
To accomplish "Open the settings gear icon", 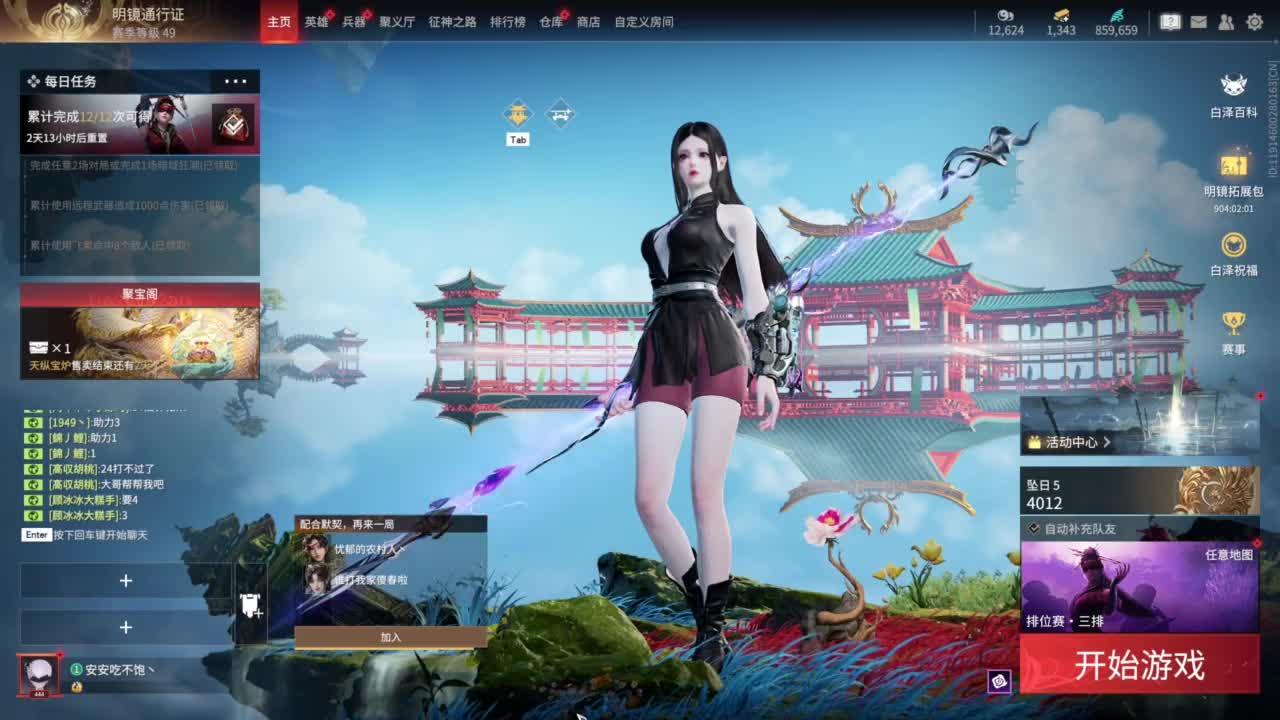I will tap(1255, 22).
